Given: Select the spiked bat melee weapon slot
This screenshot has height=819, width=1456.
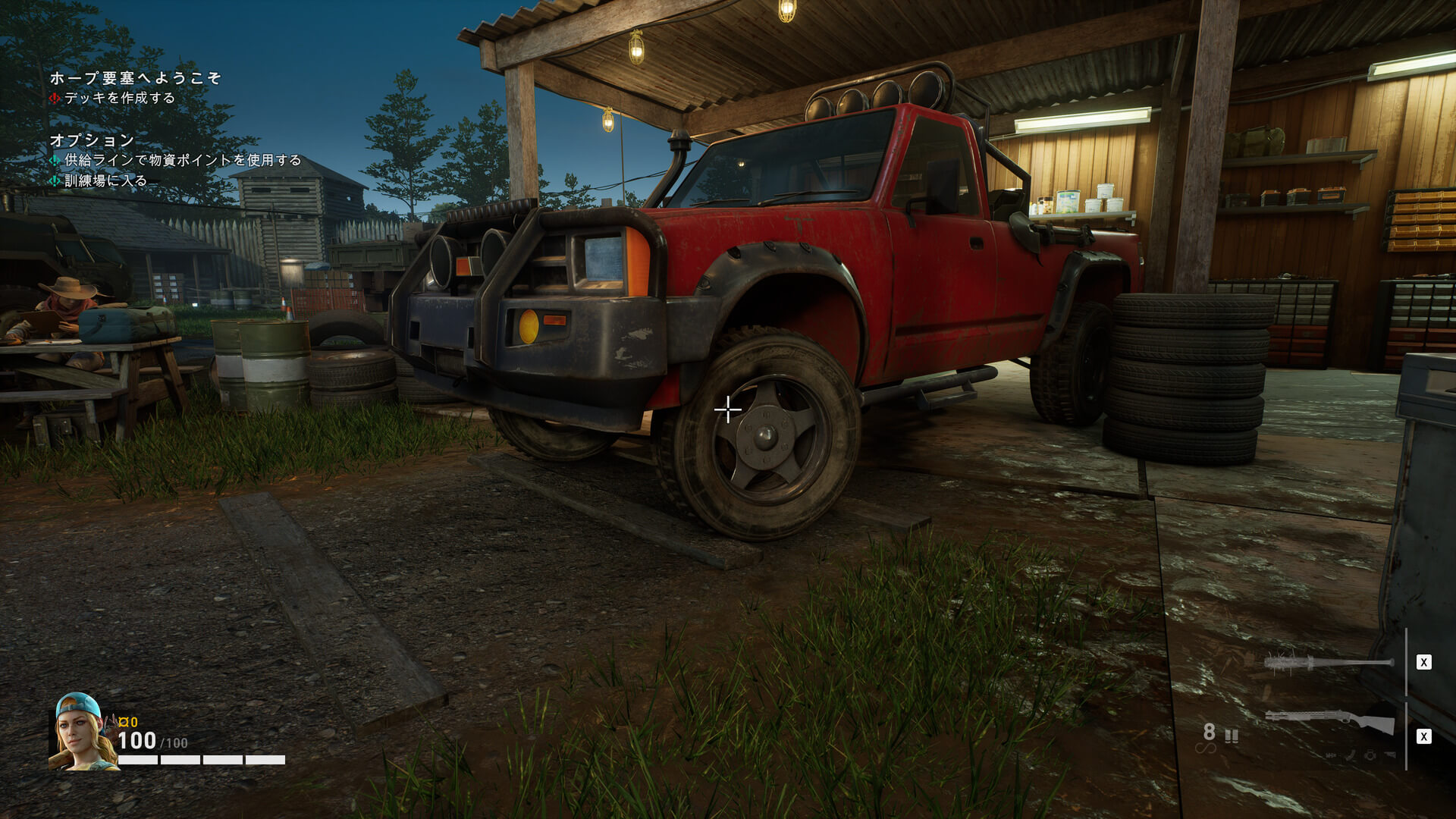Looking at the screenshot, I should click(1329, 663).
